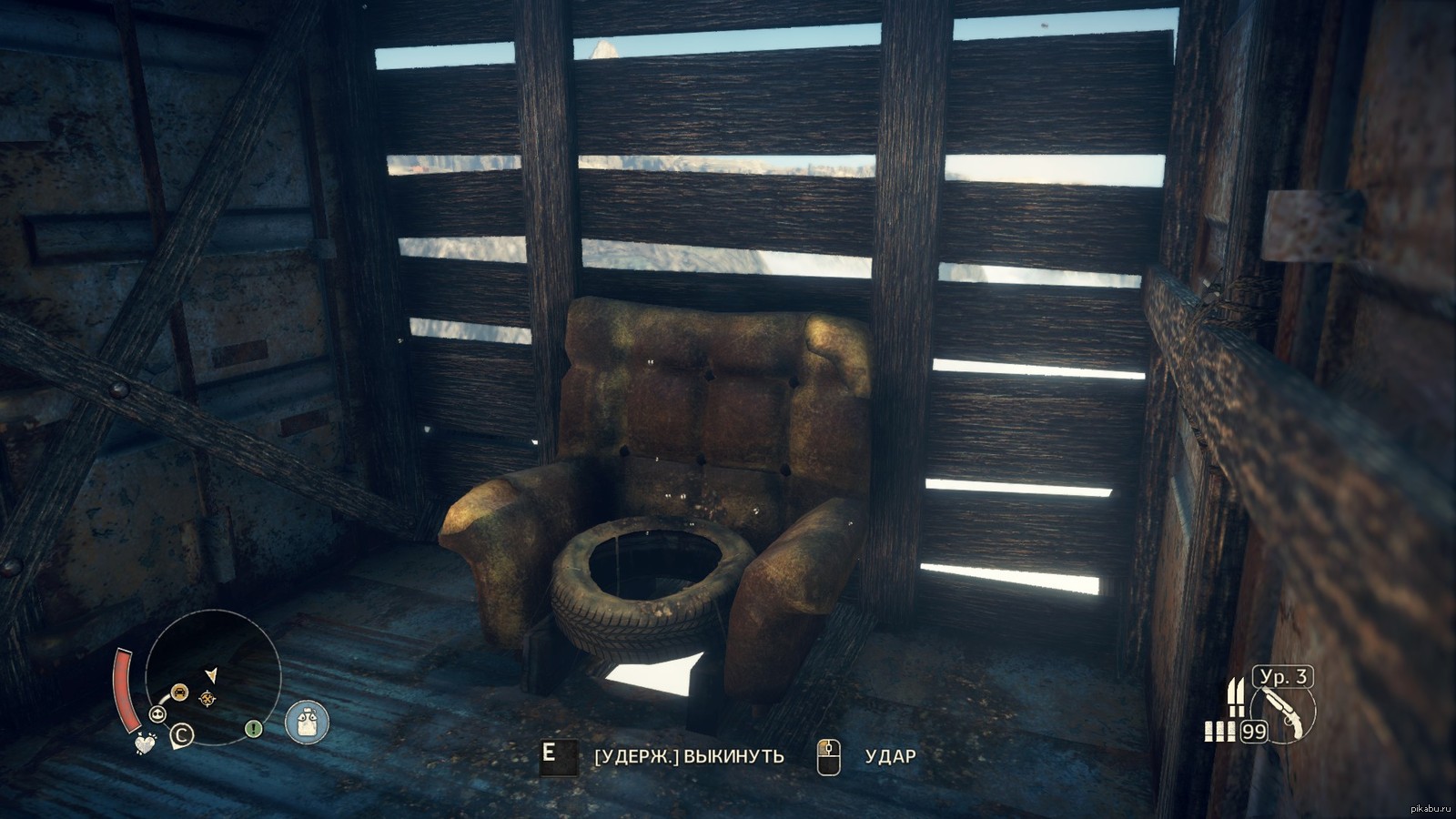Click the blue water canteen icon
Viewport: 1456px width, 819px height.
coord(307,723)
